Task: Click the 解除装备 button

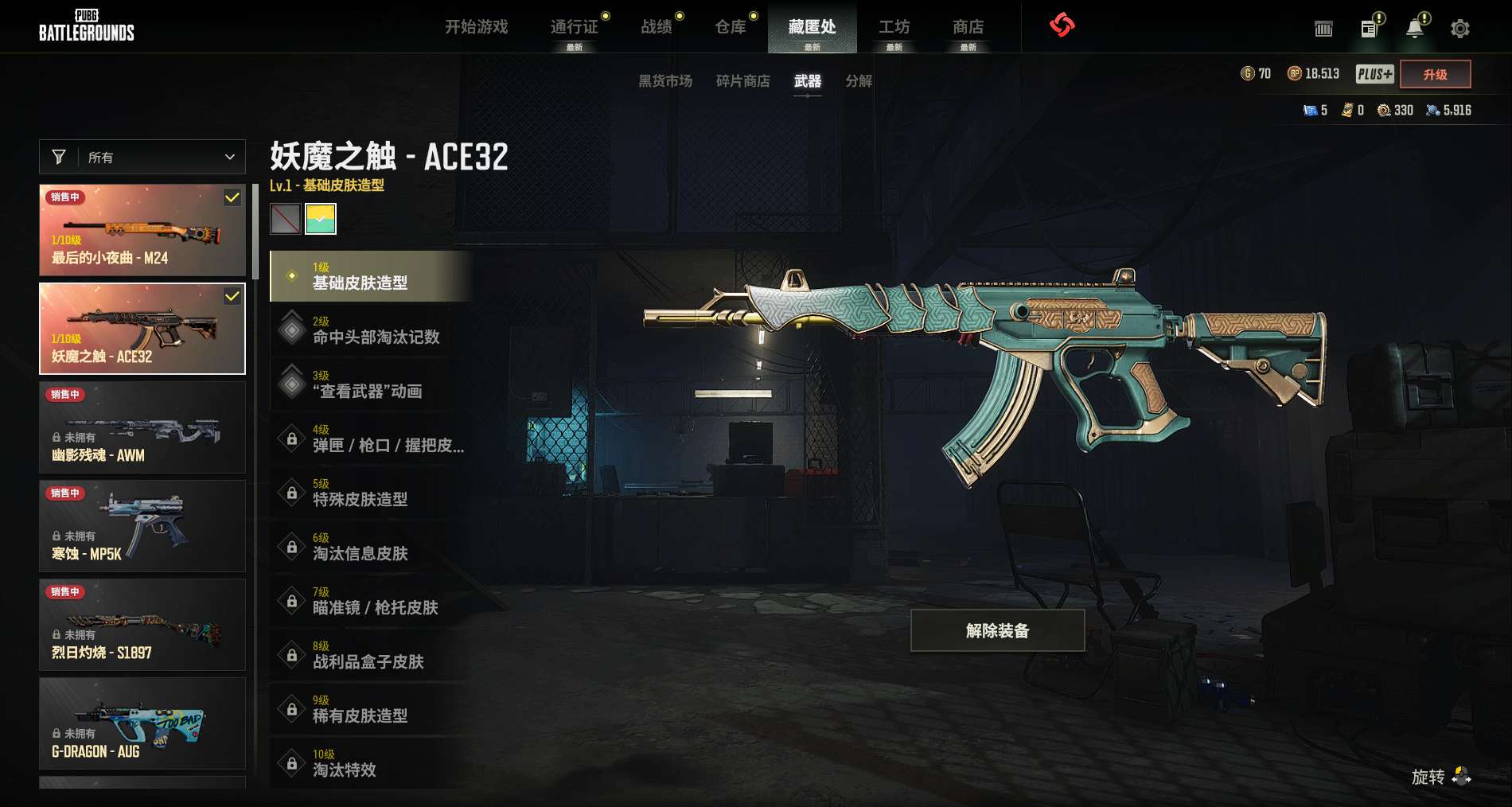Action: coord(997,630)
